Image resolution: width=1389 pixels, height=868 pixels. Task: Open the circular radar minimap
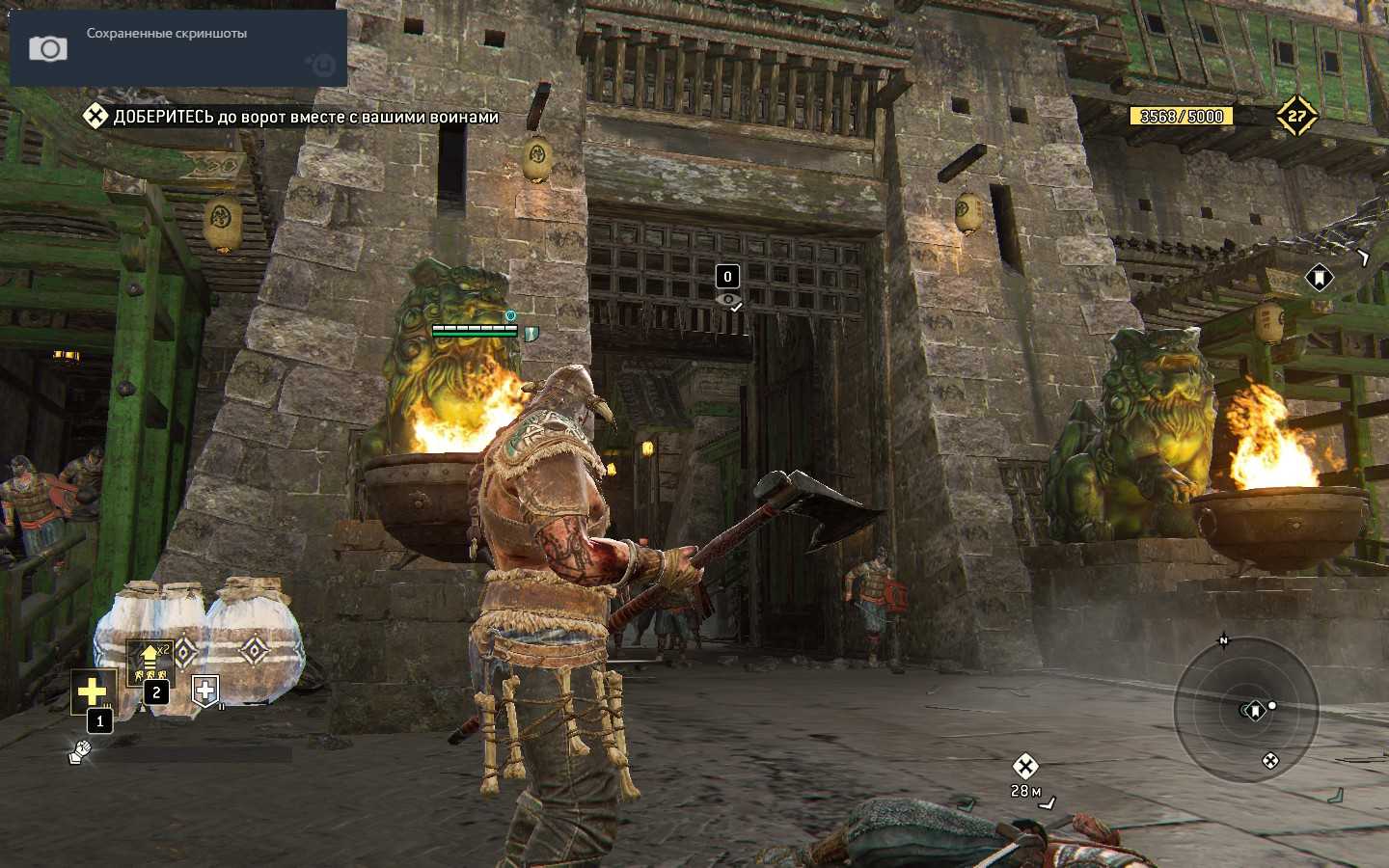pyautogui.click(x=1245, y=712)
